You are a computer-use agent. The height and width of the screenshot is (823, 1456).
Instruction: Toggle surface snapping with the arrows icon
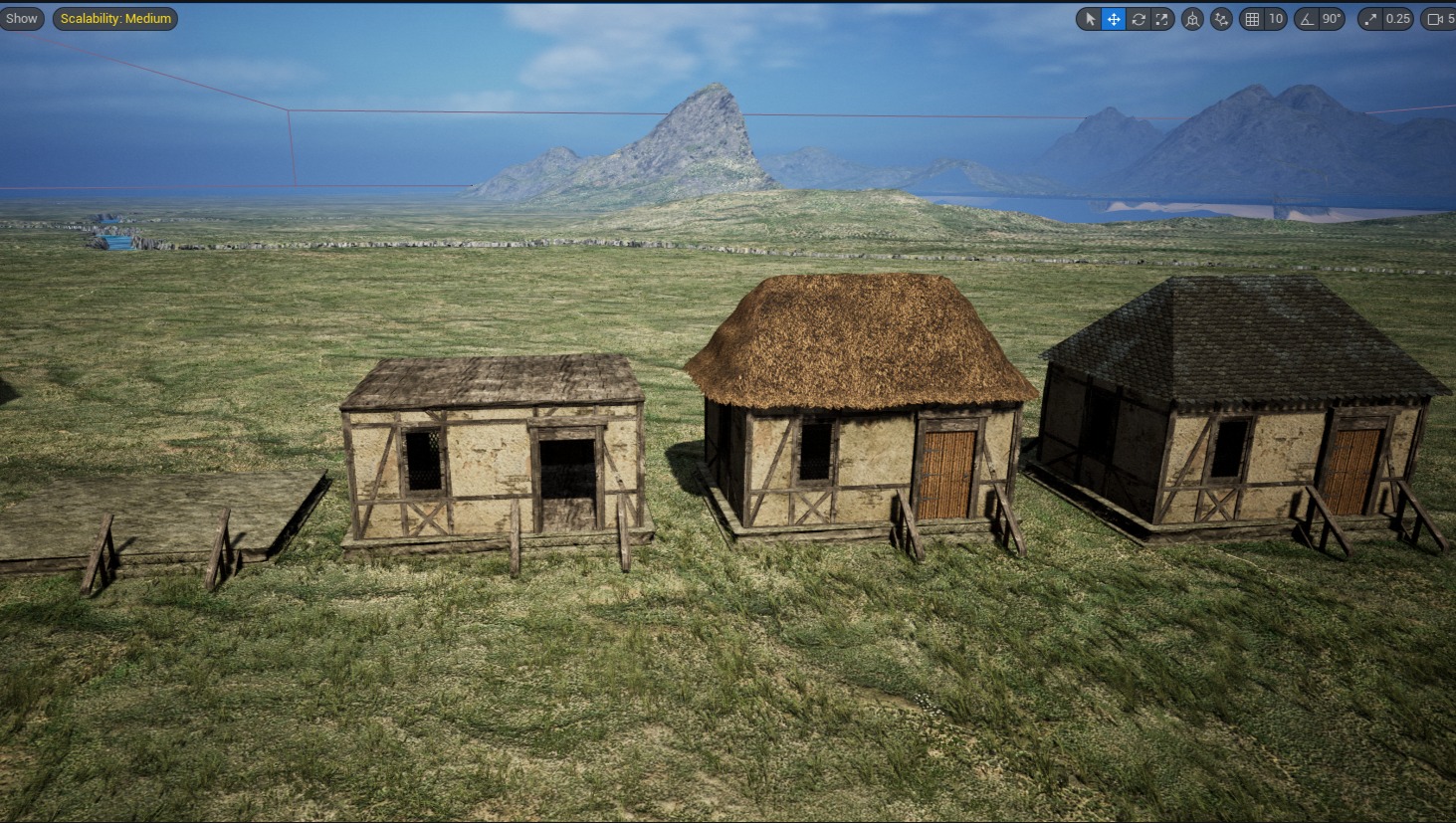coord(1221,19)
